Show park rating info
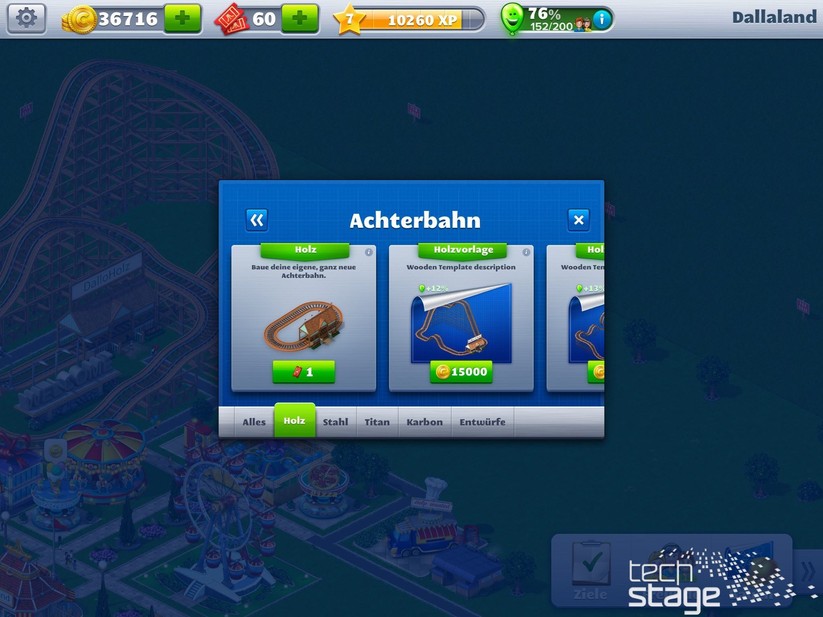823x617 pixels. [600, 18]
